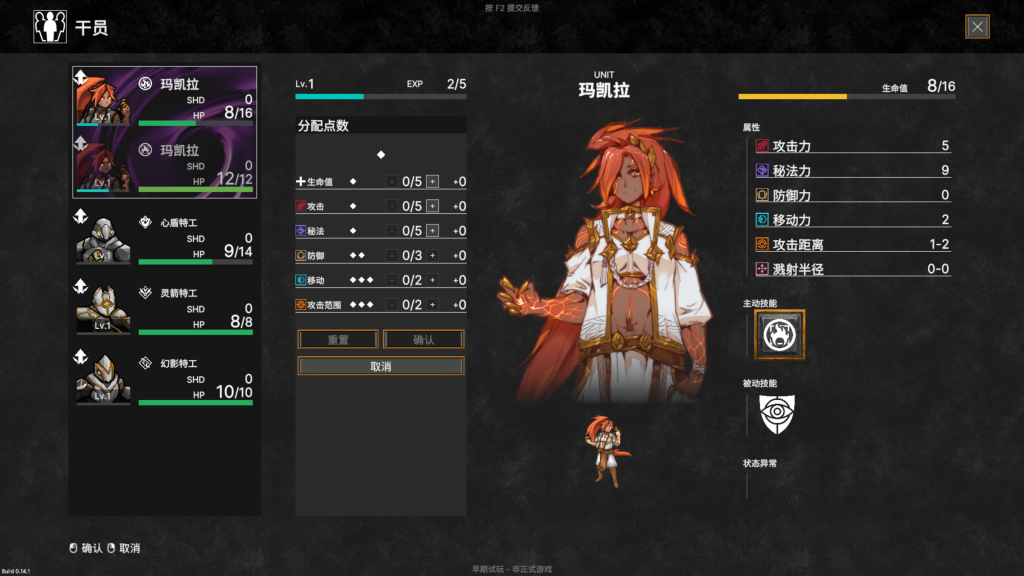Increase 攻击范围 with its plus button
Image resolution: width=1024 pixels, height=576 pixels.
pos(433,305)
